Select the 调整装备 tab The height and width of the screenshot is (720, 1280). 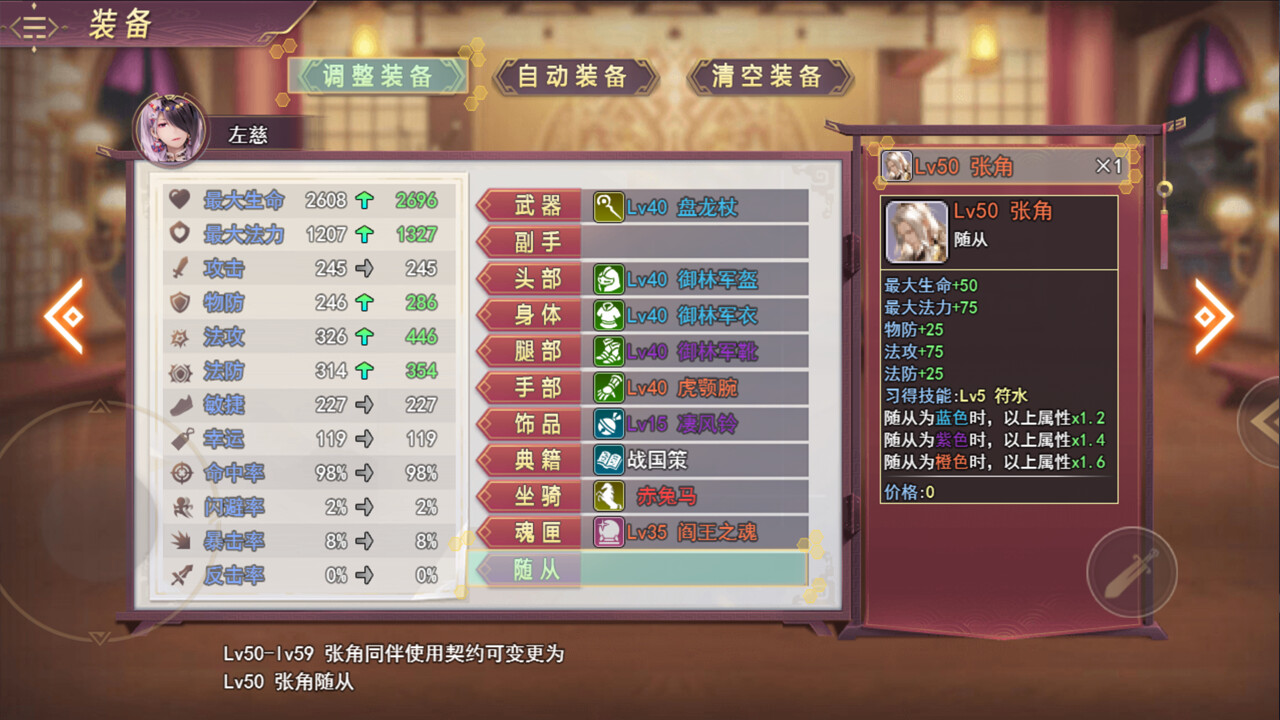pos(380,75)
